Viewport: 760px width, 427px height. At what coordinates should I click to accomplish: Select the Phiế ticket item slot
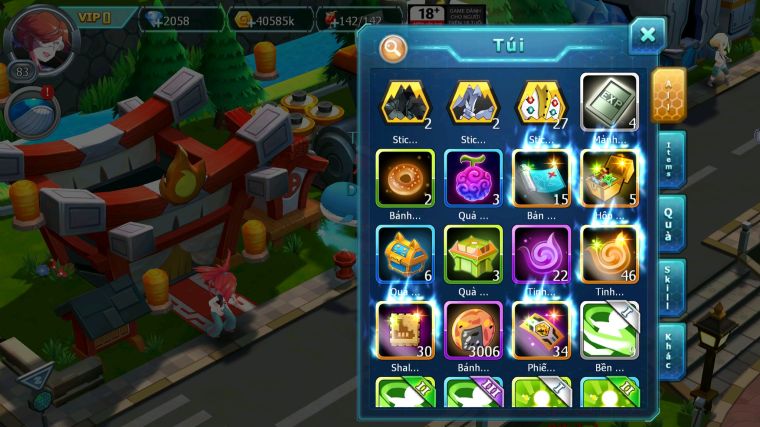coord(541,330)
